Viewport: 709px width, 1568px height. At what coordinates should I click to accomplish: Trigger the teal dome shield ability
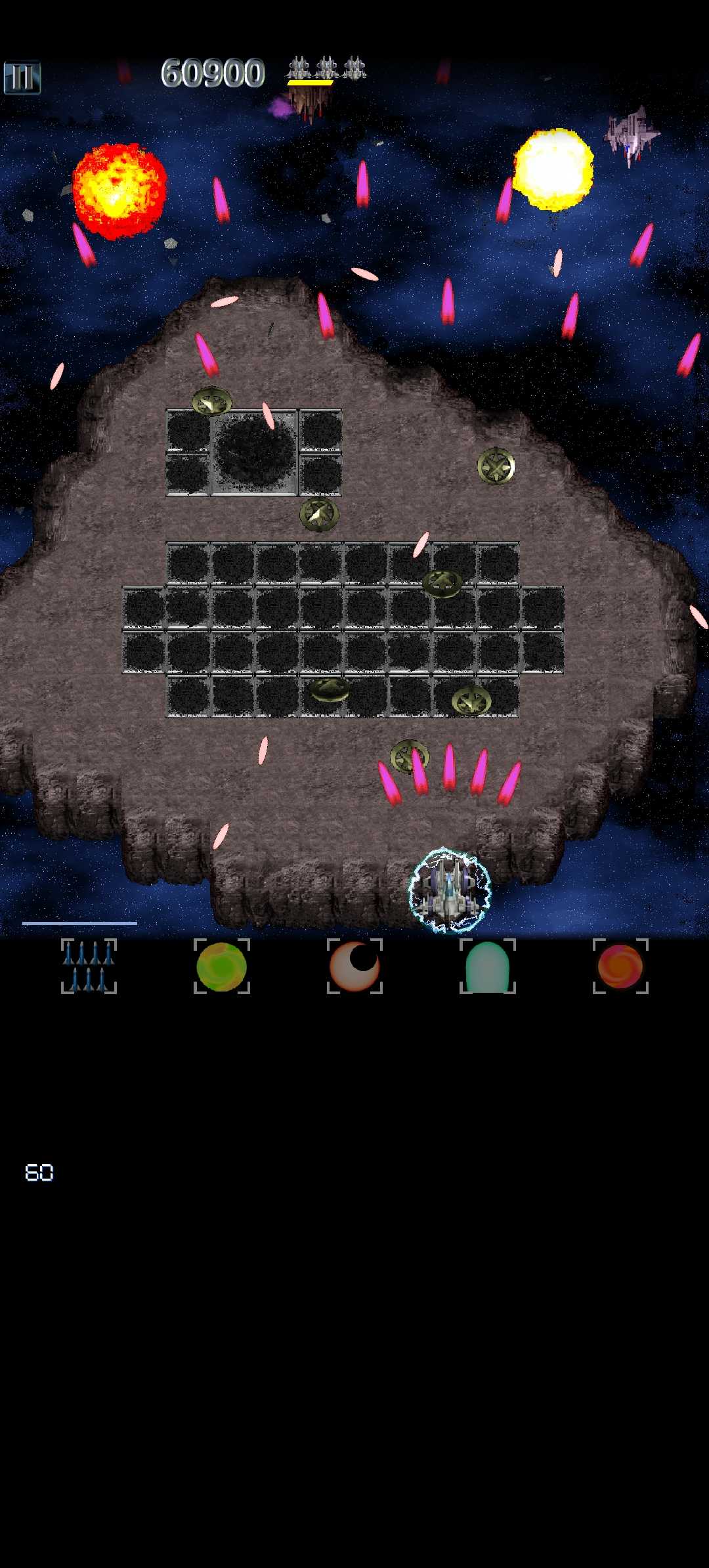(x=487, y=966)
